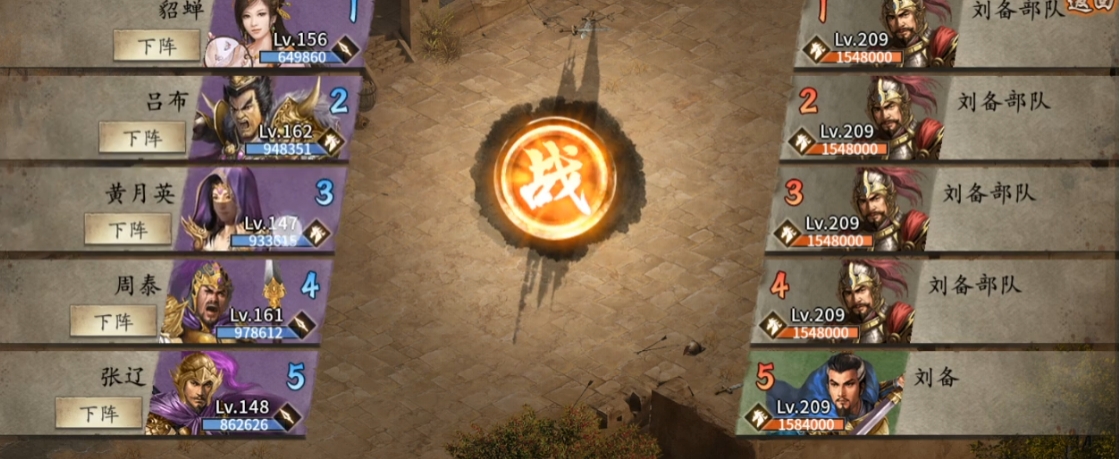
Task: Withdraw 黄月英 using the 下阵 button
Action: pos(127,229)
